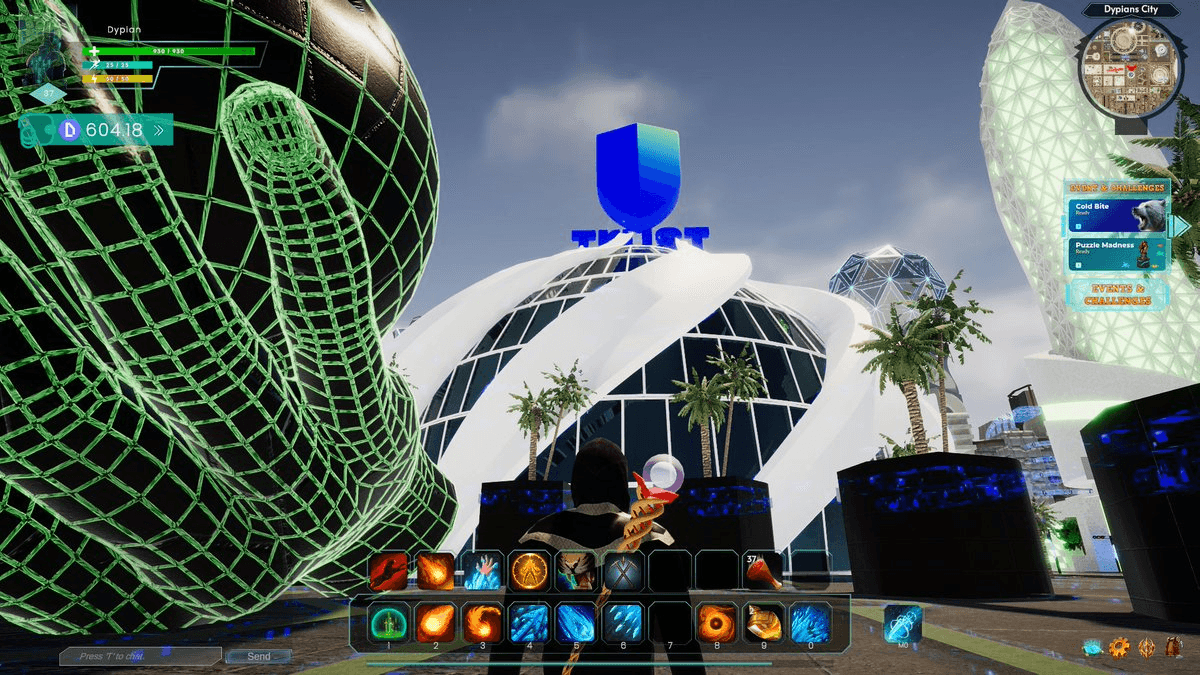Click the blue turtle icon

point(1092,648)
